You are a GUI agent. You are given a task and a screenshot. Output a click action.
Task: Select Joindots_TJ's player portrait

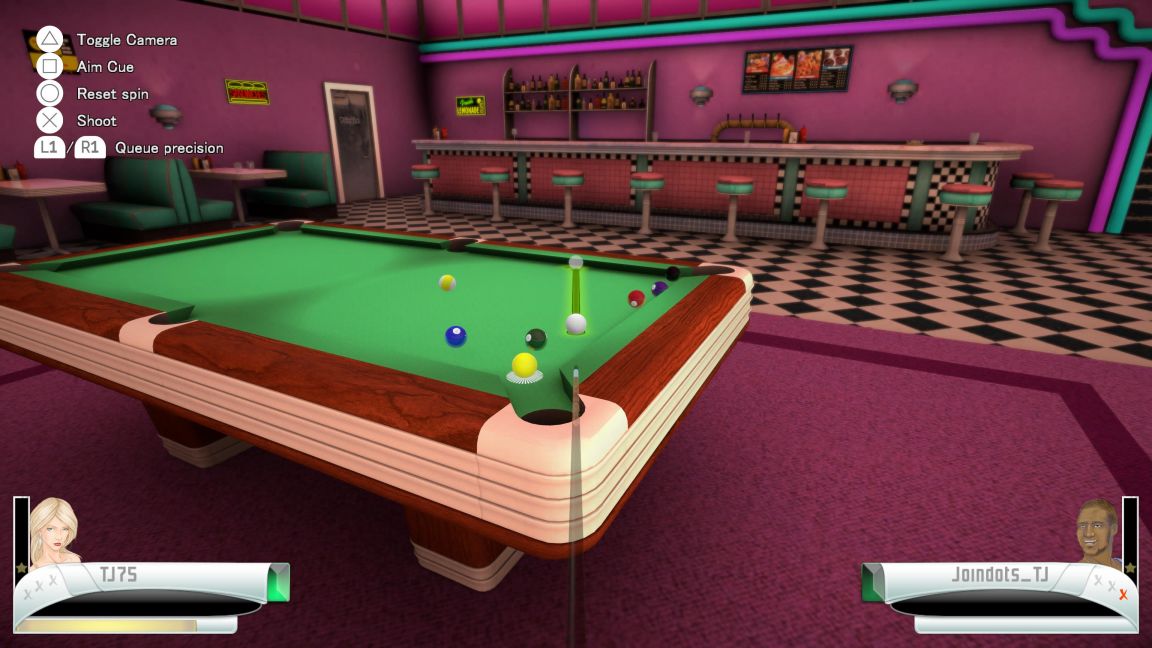(1098, 531)
